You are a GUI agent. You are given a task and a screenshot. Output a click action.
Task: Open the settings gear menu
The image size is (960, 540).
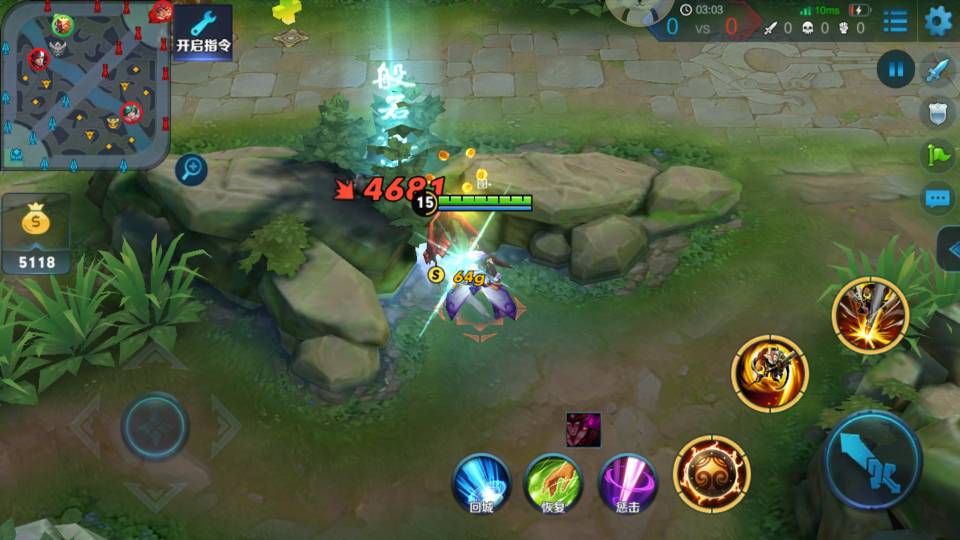point(937,21)
